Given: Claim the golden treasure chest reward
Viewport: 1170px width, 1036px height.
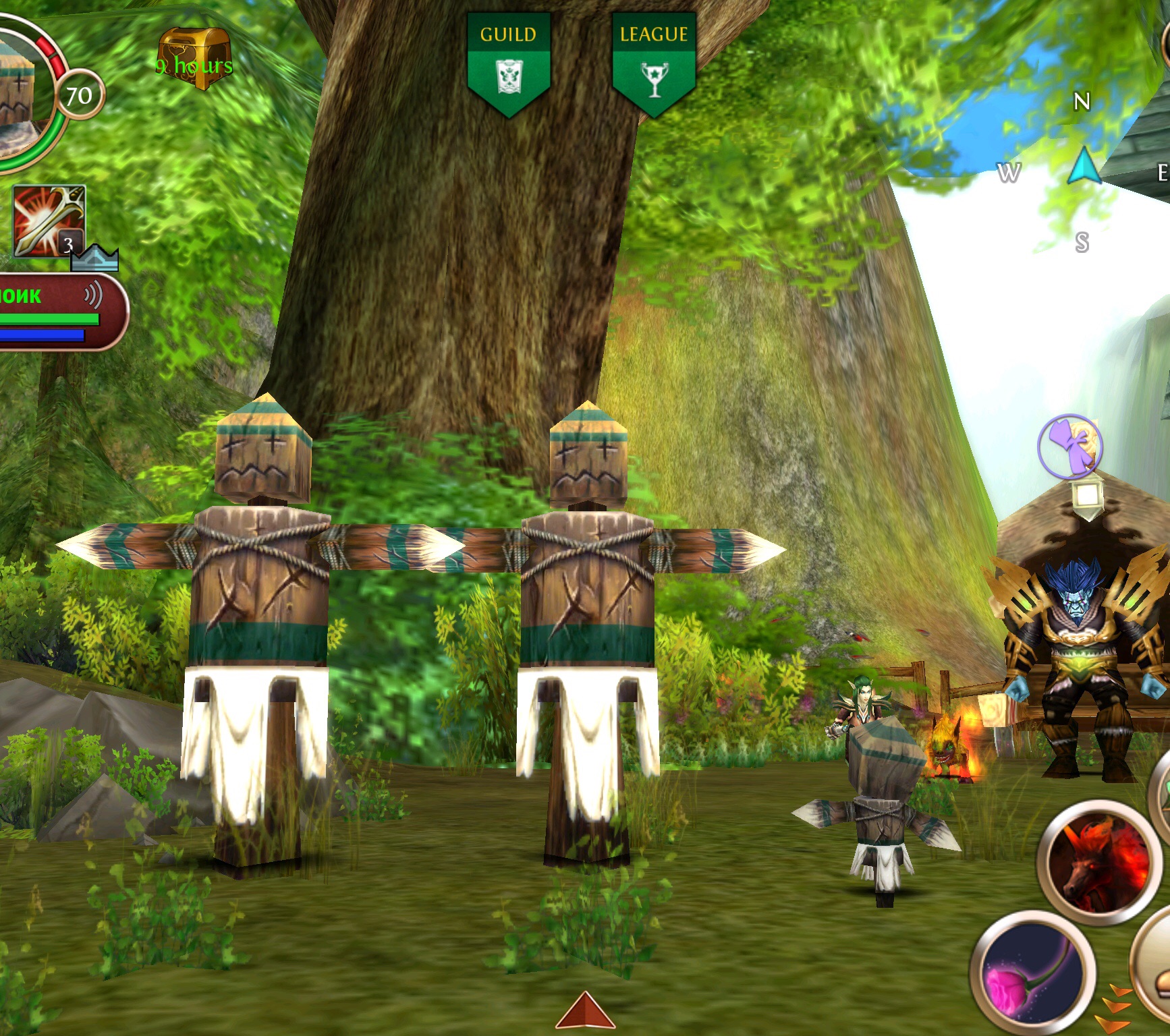Looking at the screenshot, I should coord(194,59).
